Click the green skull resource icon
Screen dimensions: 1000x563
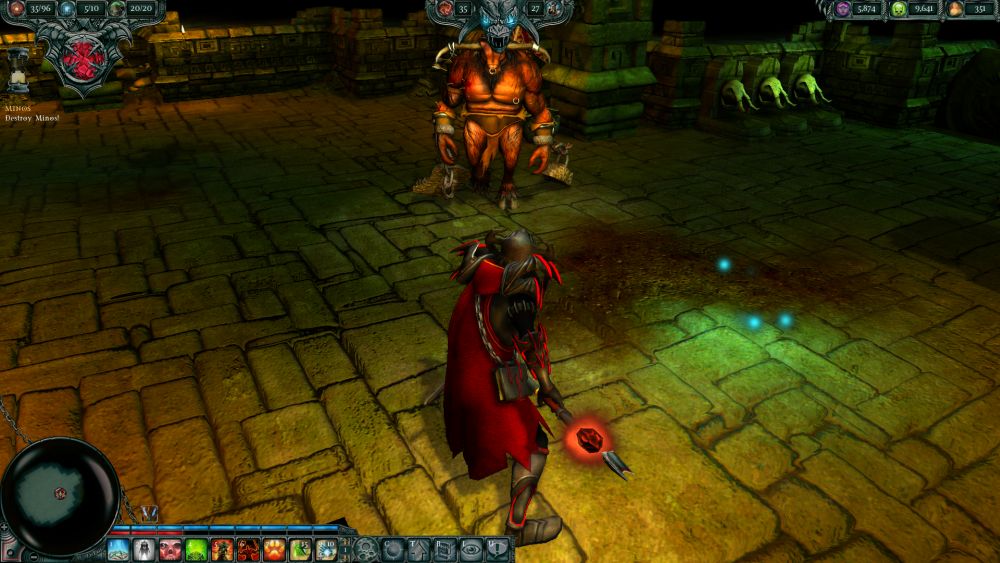click(x=898, y=9)
